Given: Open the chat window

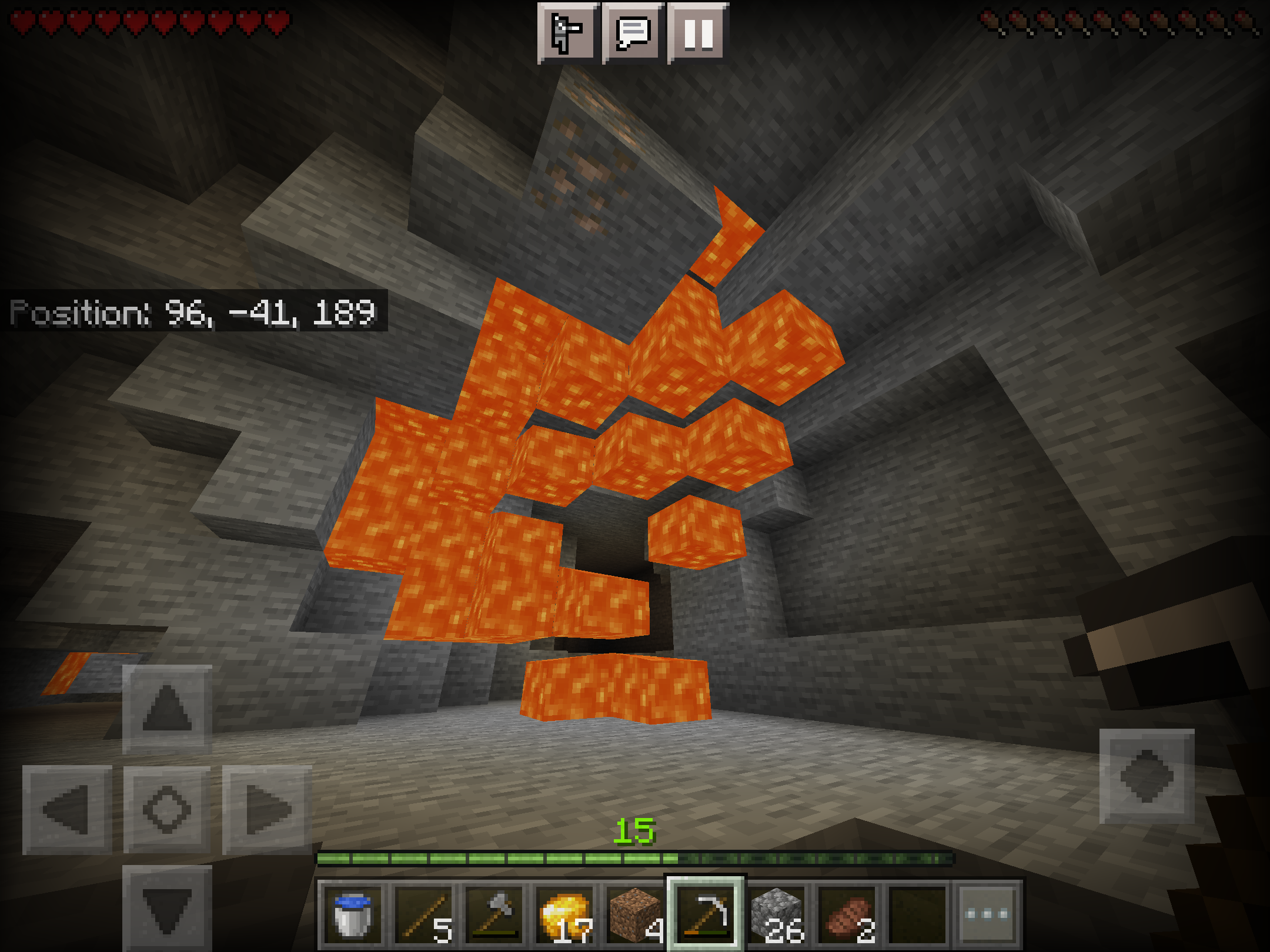Looking at the screenshot, I should [x=633, y=33].
